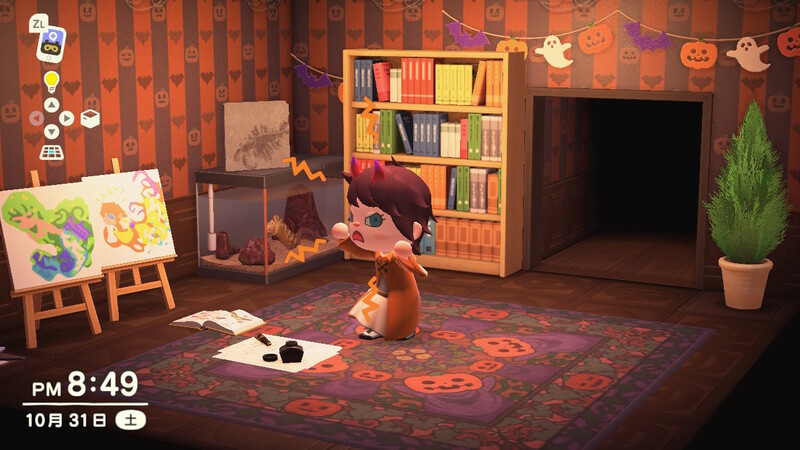Viewport: 800px width, 450px height.
Task: Open the home storage box icon
Action: (90, 118)
